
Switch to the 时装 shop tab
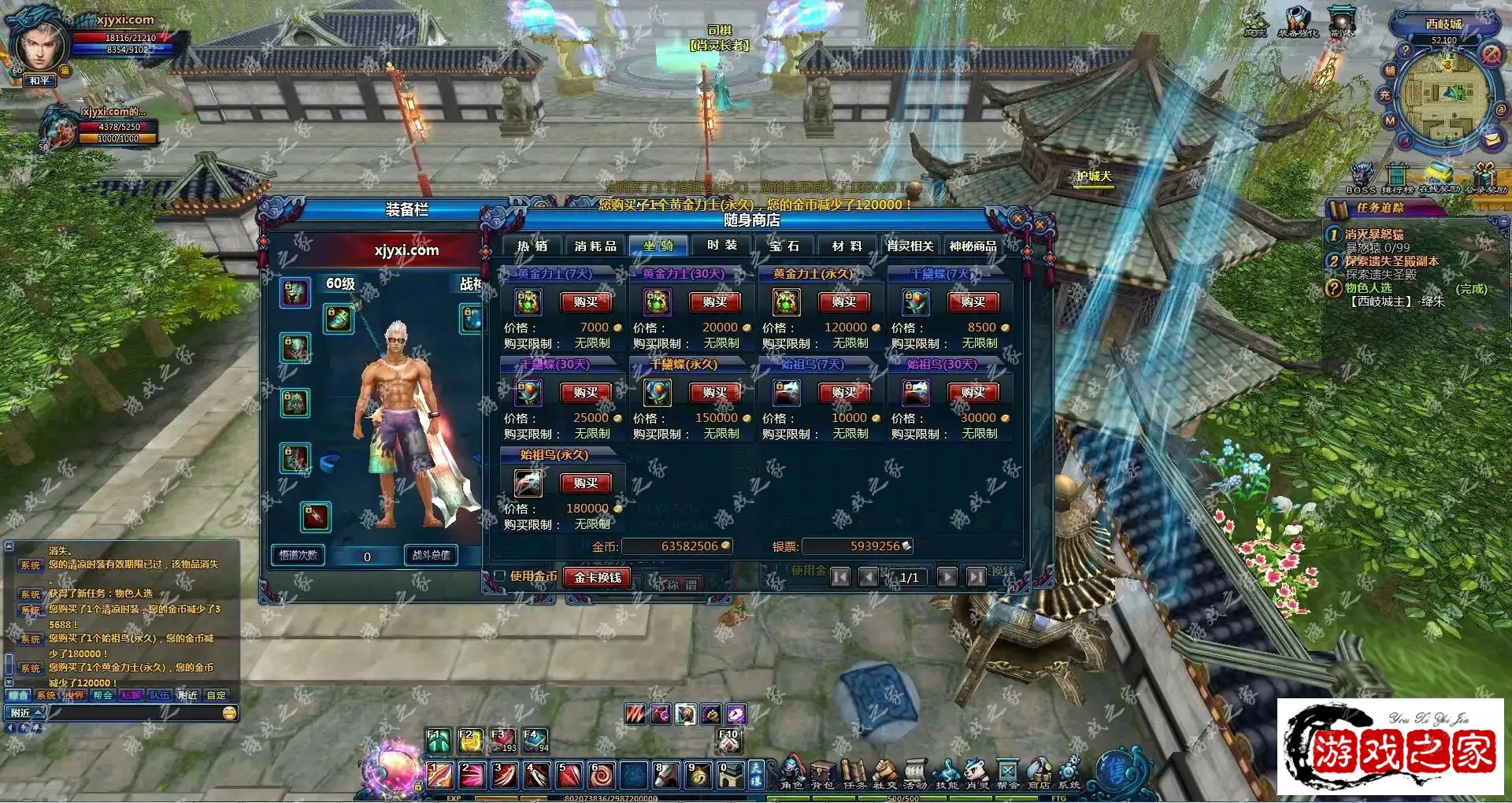722,246
